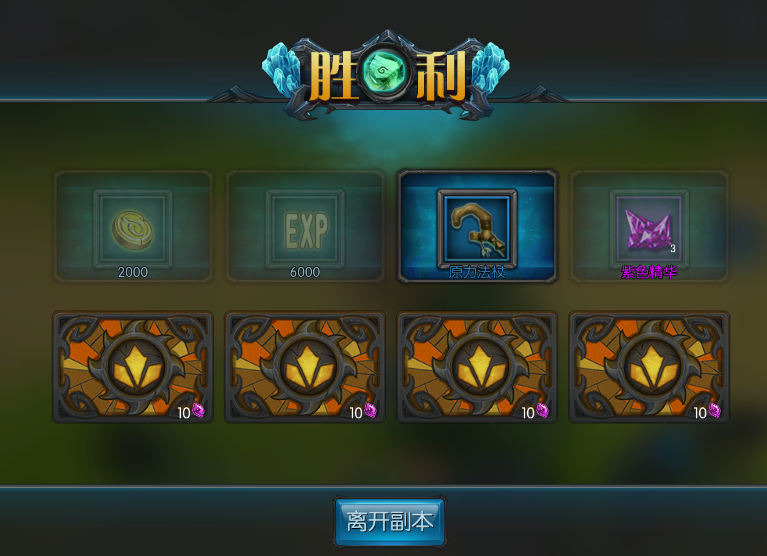Pick the 紫色精华 purple crystal reward
The image size is (767, 556).
(x=649, y=226)
